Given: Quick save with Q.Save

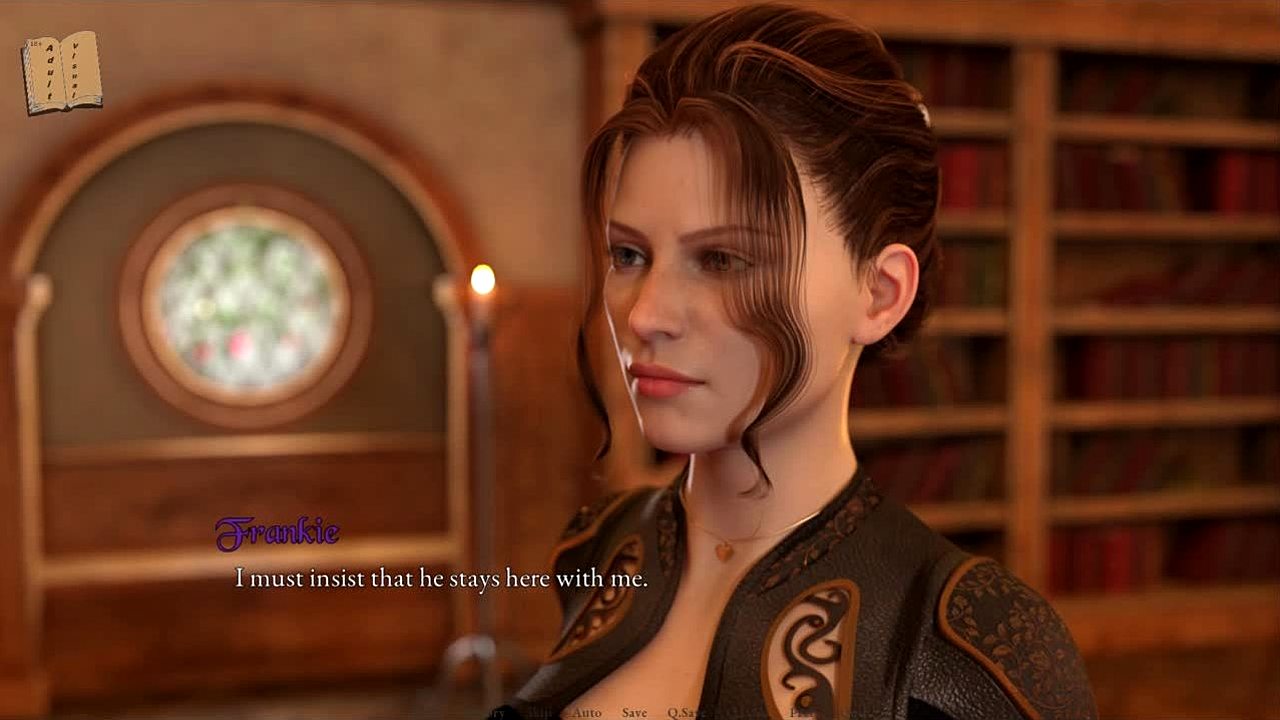Looking at the screenshot, I should [686, 713].
